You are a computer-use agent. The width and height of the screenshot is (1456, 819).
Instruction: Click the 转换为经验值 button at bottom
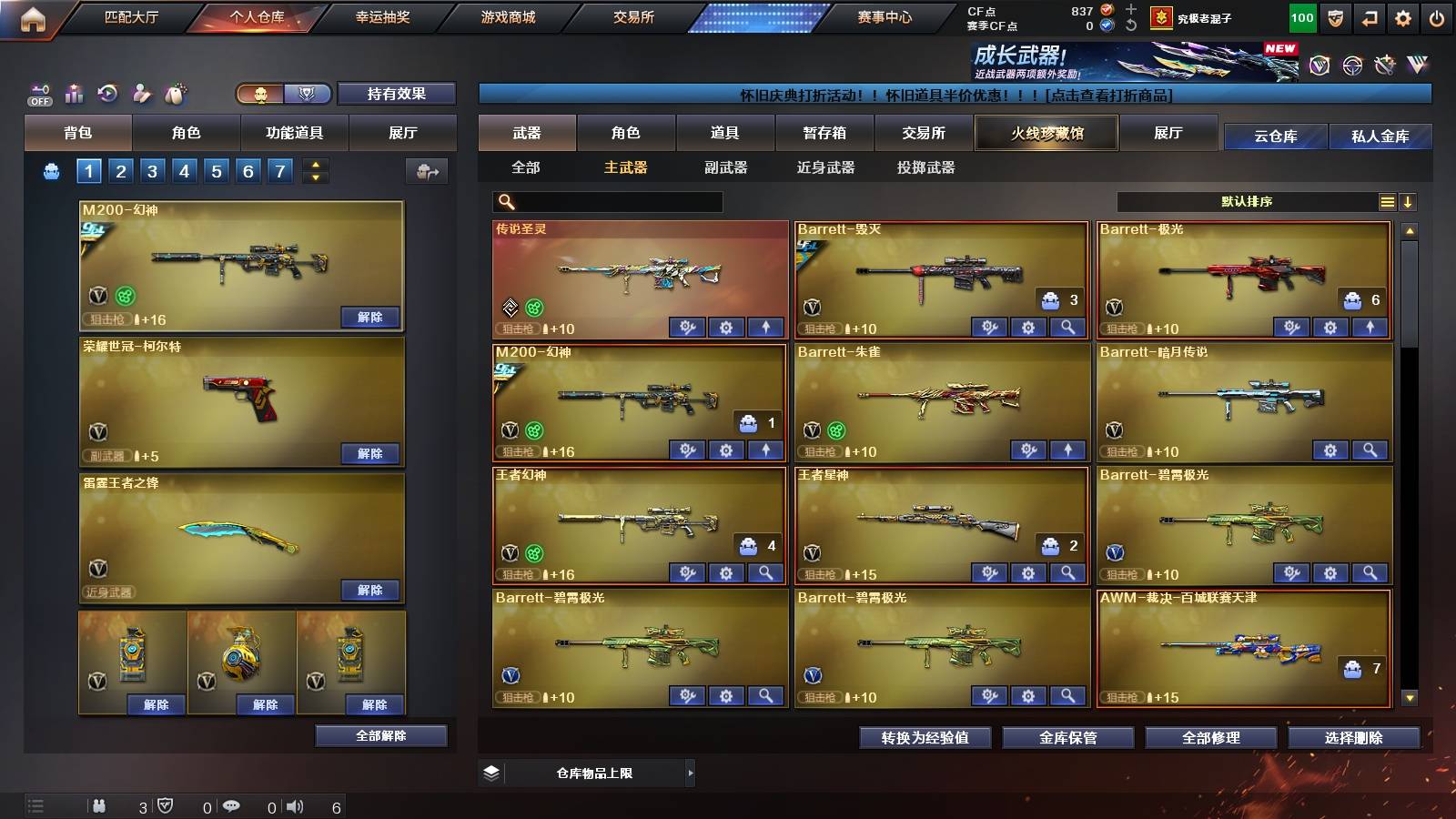click(x=925, y=738)
